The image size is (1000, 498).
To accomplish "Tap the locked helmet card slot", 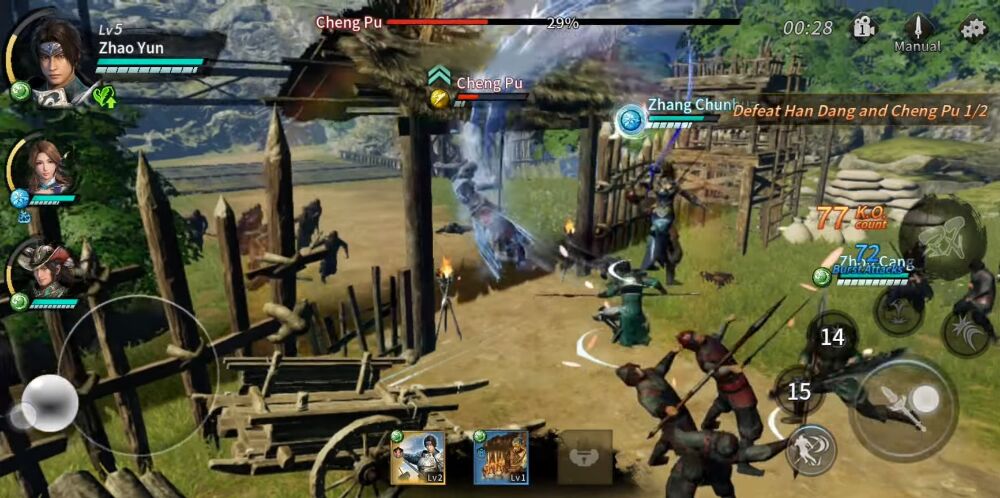I will click(x=585, y=458).
